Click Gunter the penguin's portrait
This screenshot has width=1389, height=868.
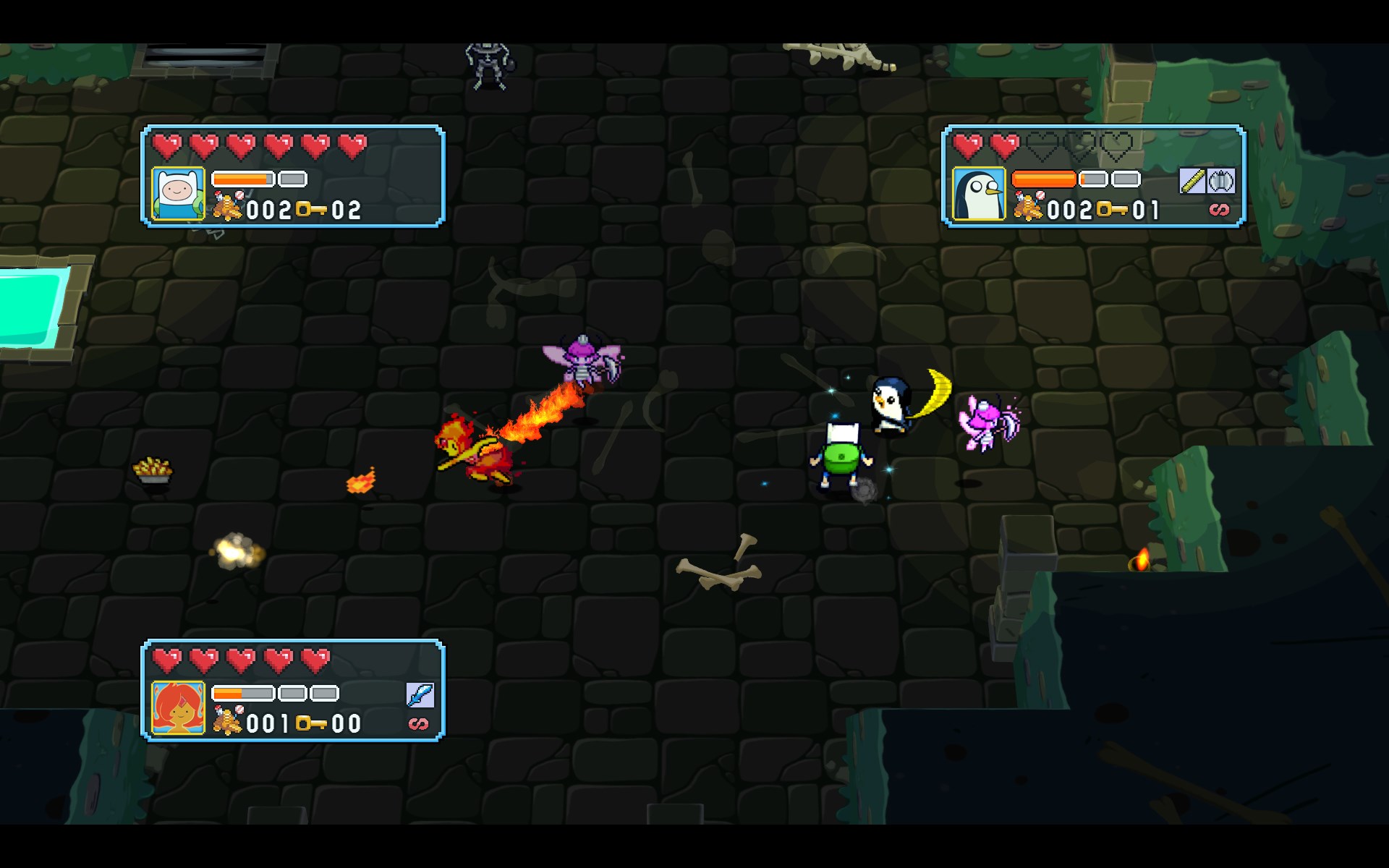coord(979,193)
